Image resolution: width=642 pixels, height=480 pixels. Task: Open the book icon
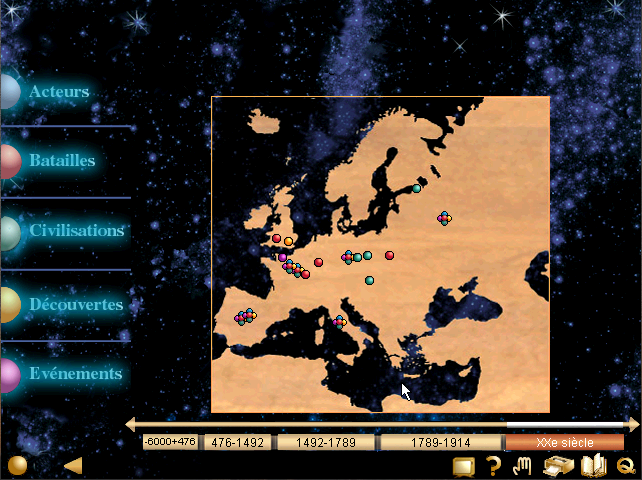pos(594,465)
